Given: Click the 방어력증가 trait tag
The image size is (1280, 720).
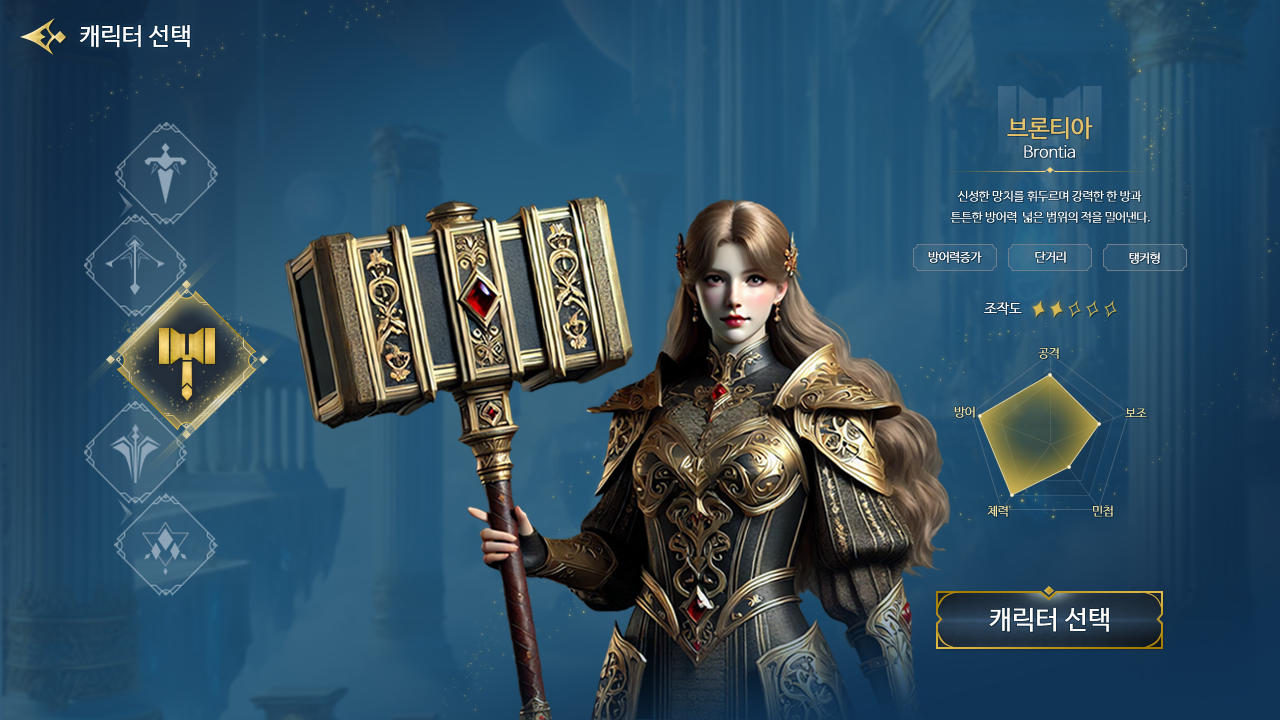Looking at the screenshot, I should (x=954, y=258).
